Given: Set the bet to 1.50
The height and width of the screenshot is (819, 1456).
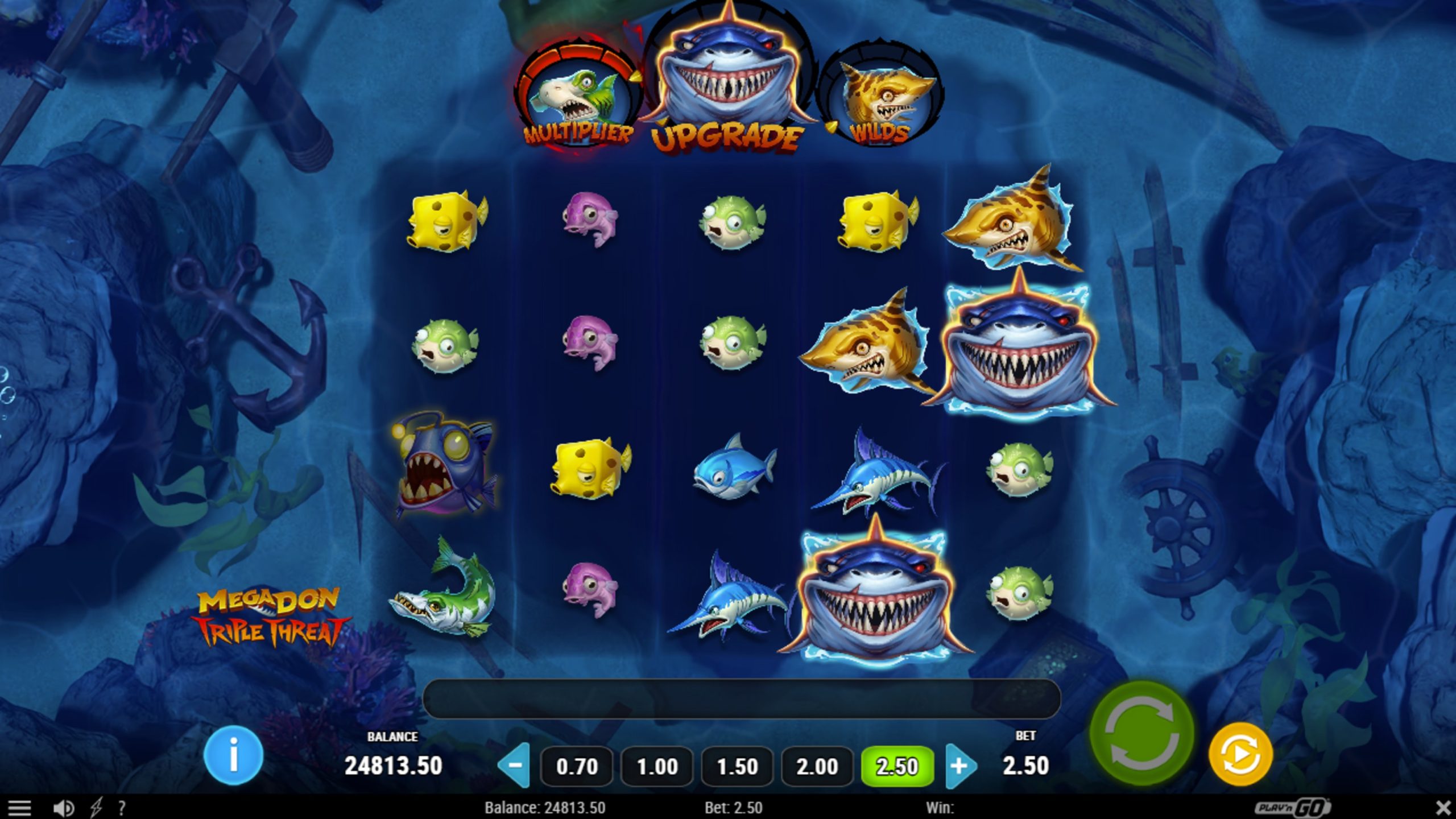Looking at the screenshot, I should point(737,766).
